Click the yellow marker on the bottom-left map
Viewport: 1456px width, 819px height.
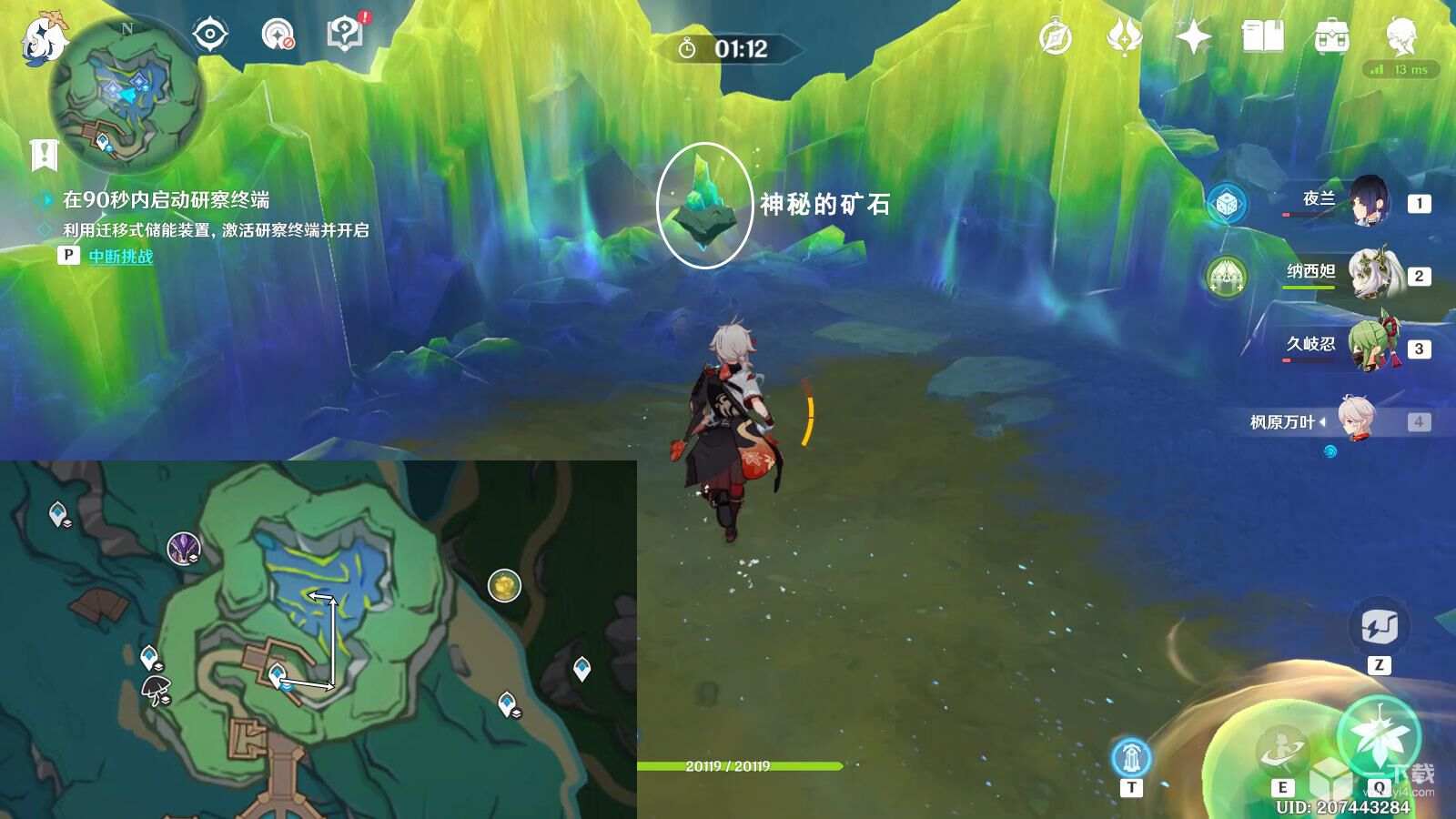tap(504, 583)
